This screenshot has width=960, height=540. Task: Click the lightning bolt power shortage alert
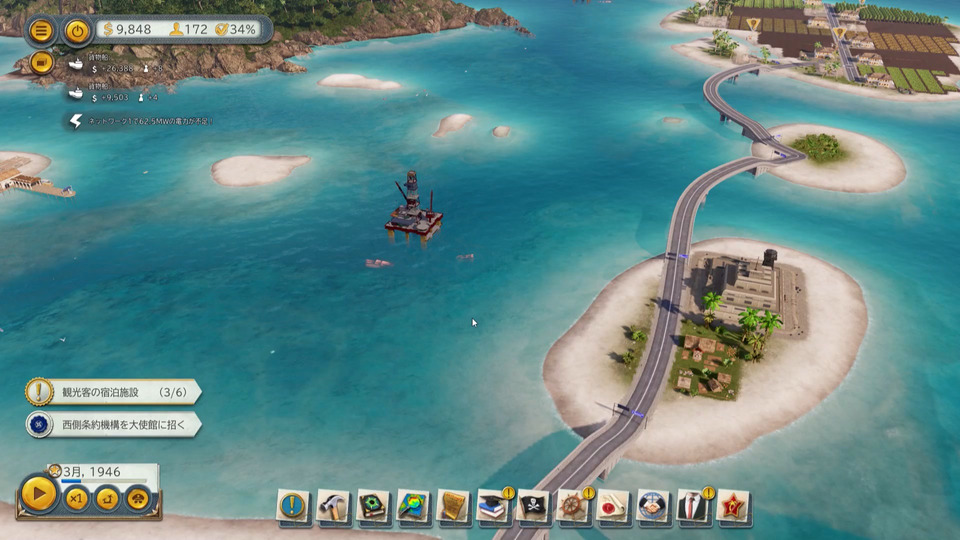pos(76,121)
